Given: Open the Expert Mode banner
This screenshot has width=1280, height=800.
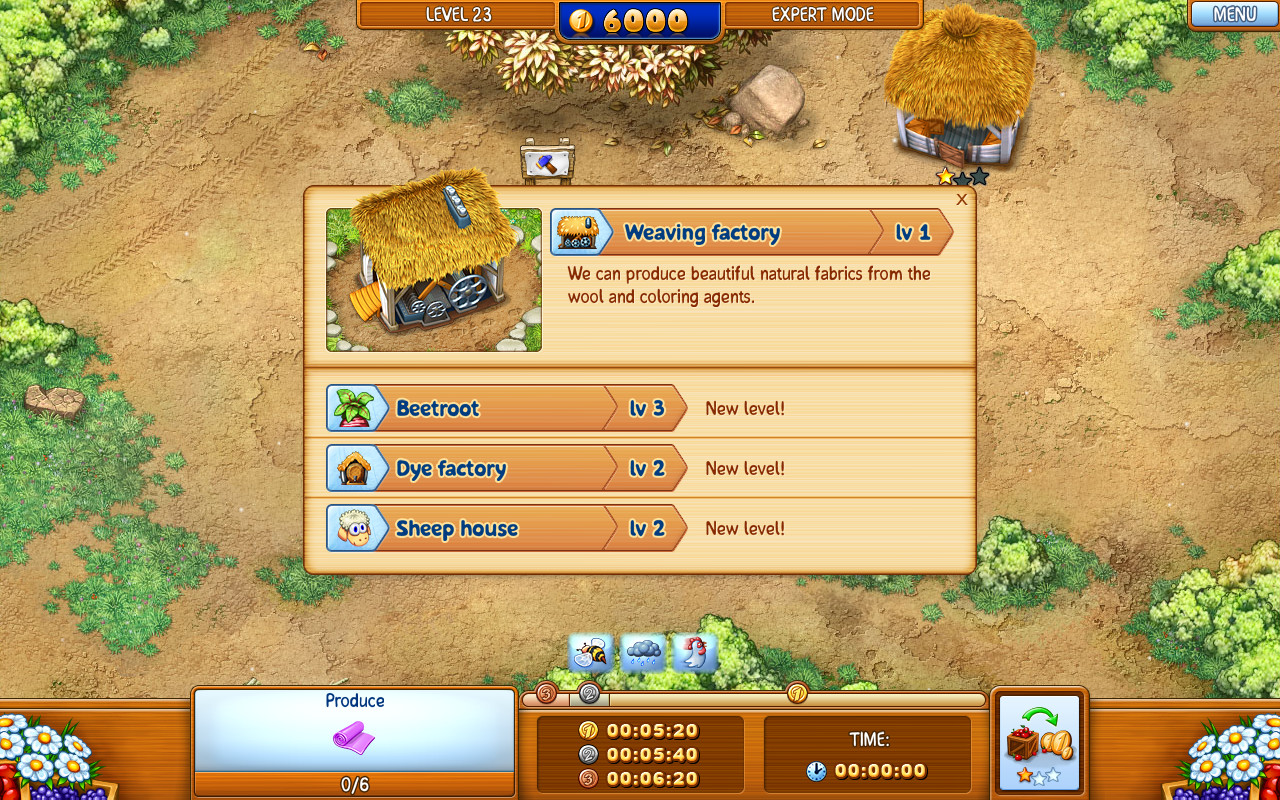Looking at the screenshot, I should coord(822,15).
